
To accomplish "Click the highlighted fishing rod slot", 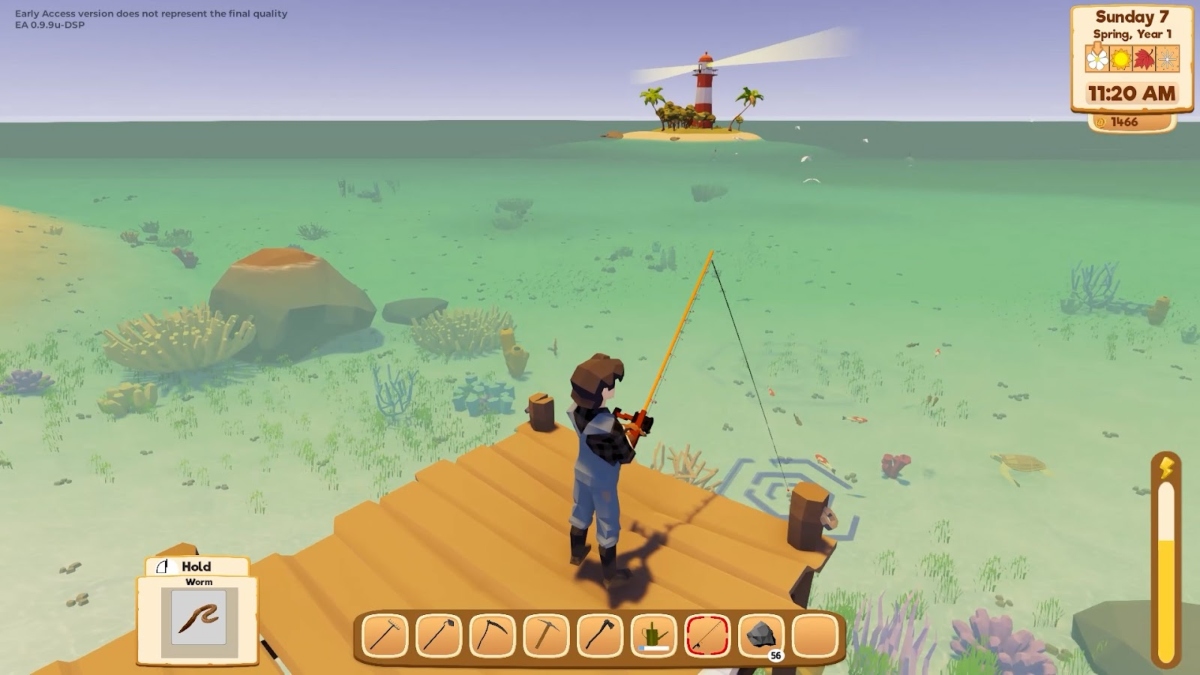I will click(707, 636).
